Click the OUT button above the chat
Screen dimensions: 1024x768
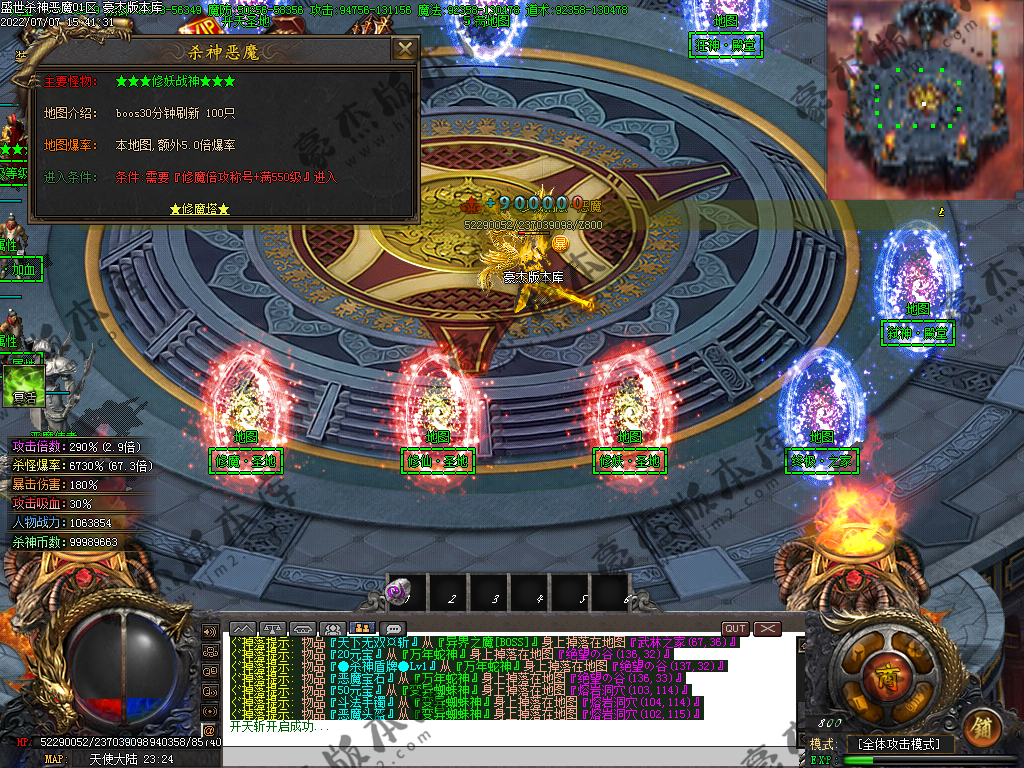[x=735, y=628]
